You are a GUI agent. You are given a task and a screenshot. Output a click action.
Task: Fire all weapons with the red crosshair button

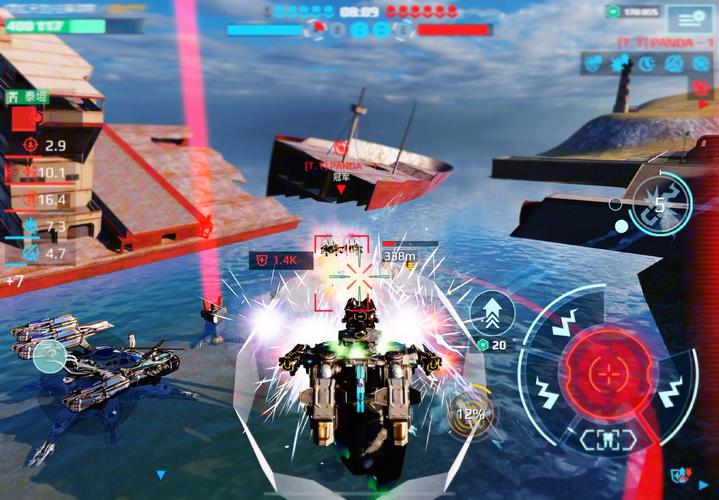click(607, 374)
